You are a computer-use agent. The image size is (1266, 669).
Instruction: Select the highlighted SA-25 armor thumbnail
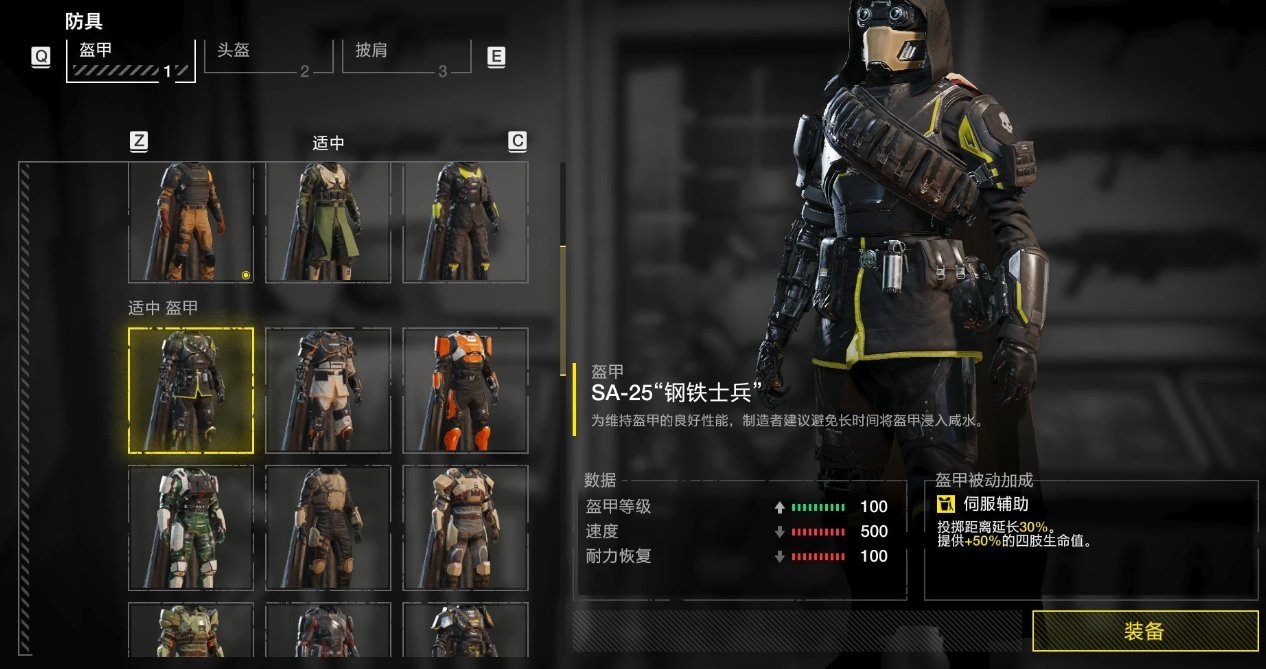(191, 390)
